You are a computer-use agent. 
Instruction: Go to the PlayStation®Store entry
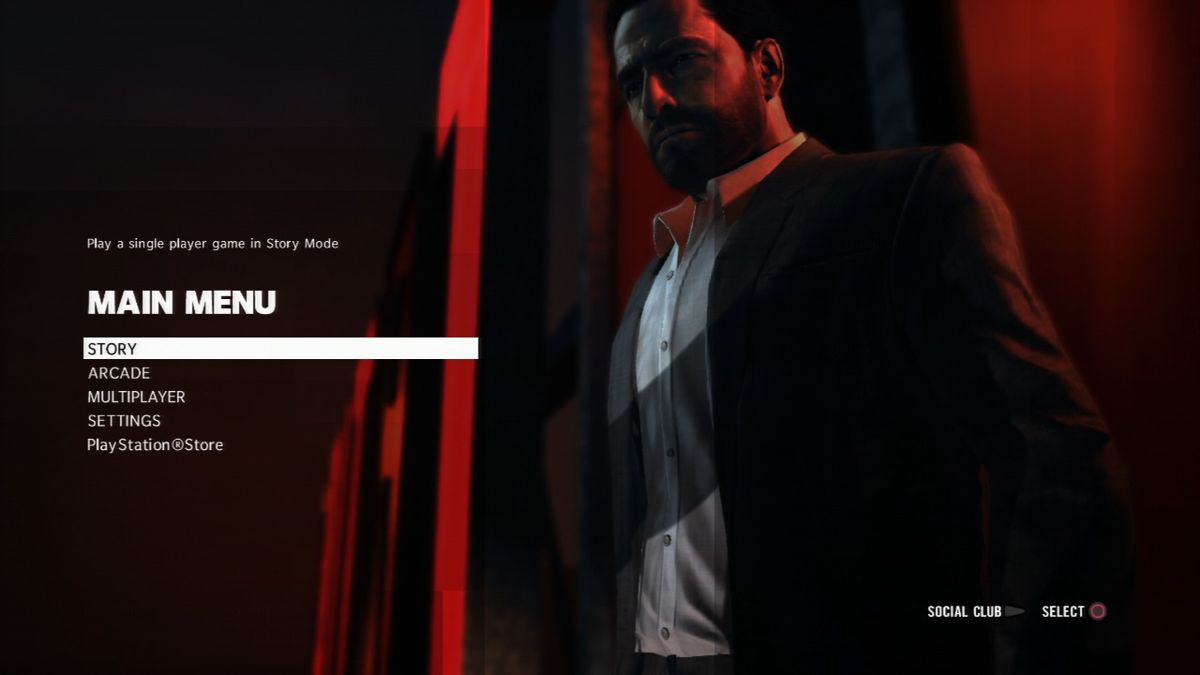[x=155, y=445]
